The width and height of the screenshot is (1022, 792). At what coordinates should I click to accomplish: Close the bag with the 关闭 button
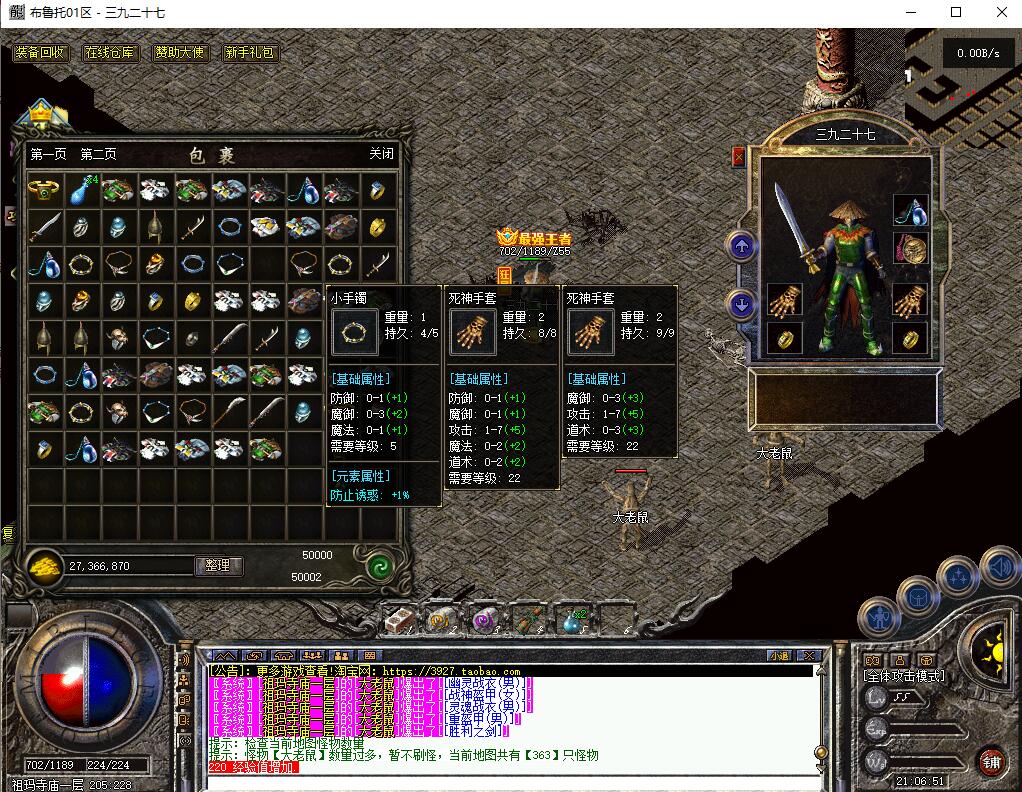(x=381, y=154)
